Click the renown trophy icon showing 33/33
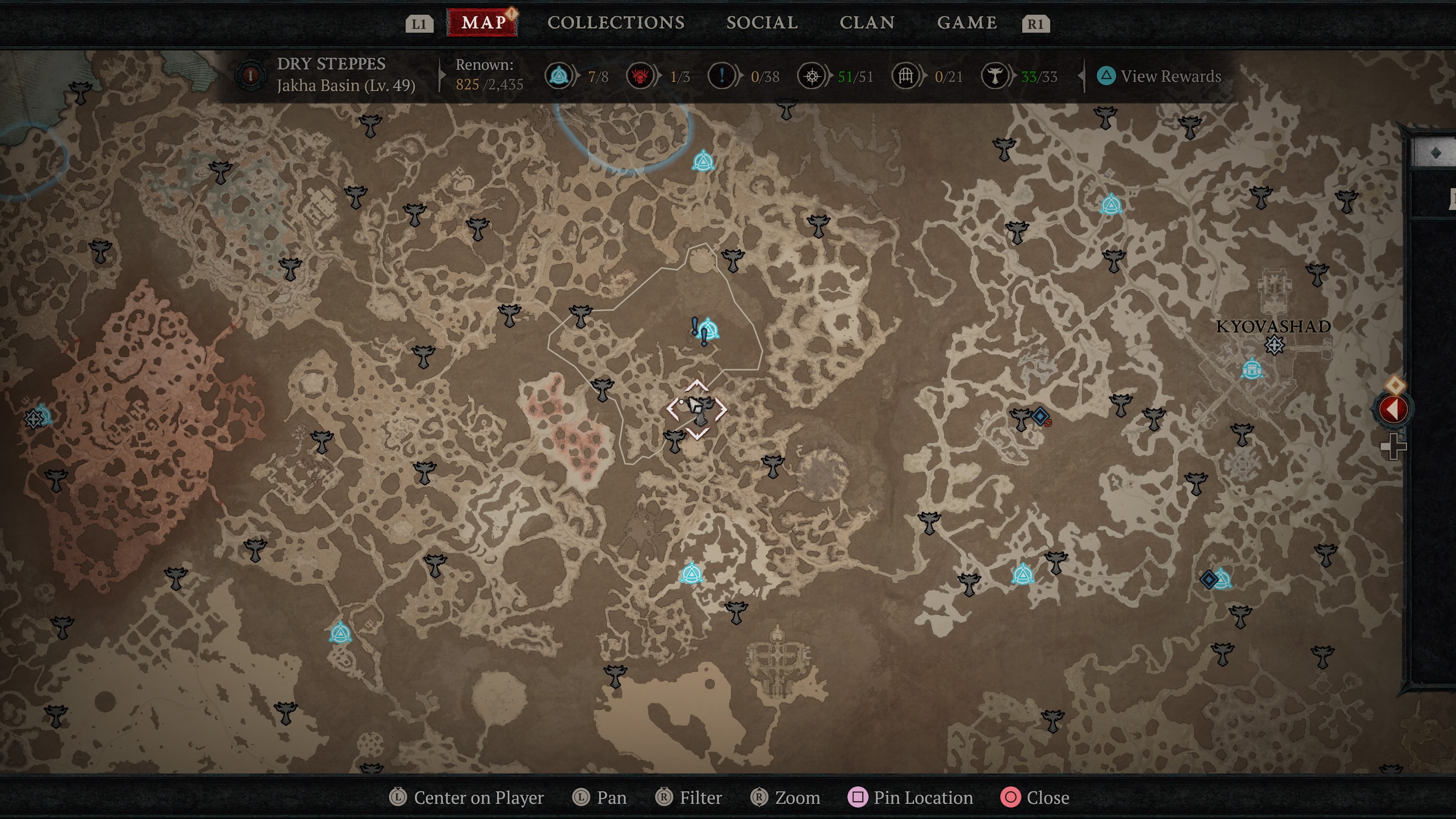Viewport: 1456px width, 819px height. coord(998,76)
